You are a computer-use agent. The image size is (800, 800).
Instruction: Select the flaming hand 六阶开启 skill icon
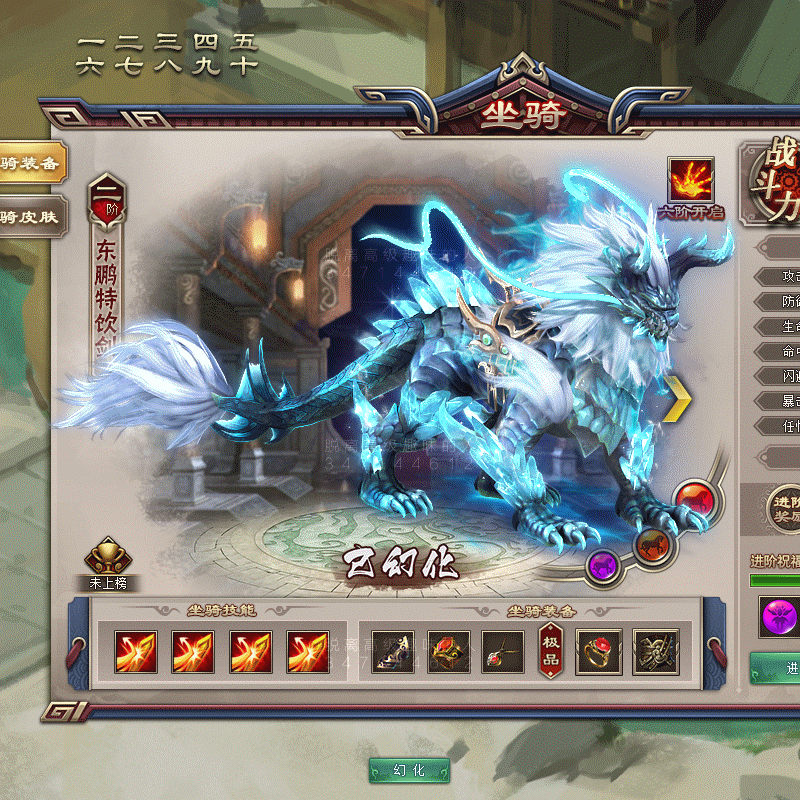point(690,180)
